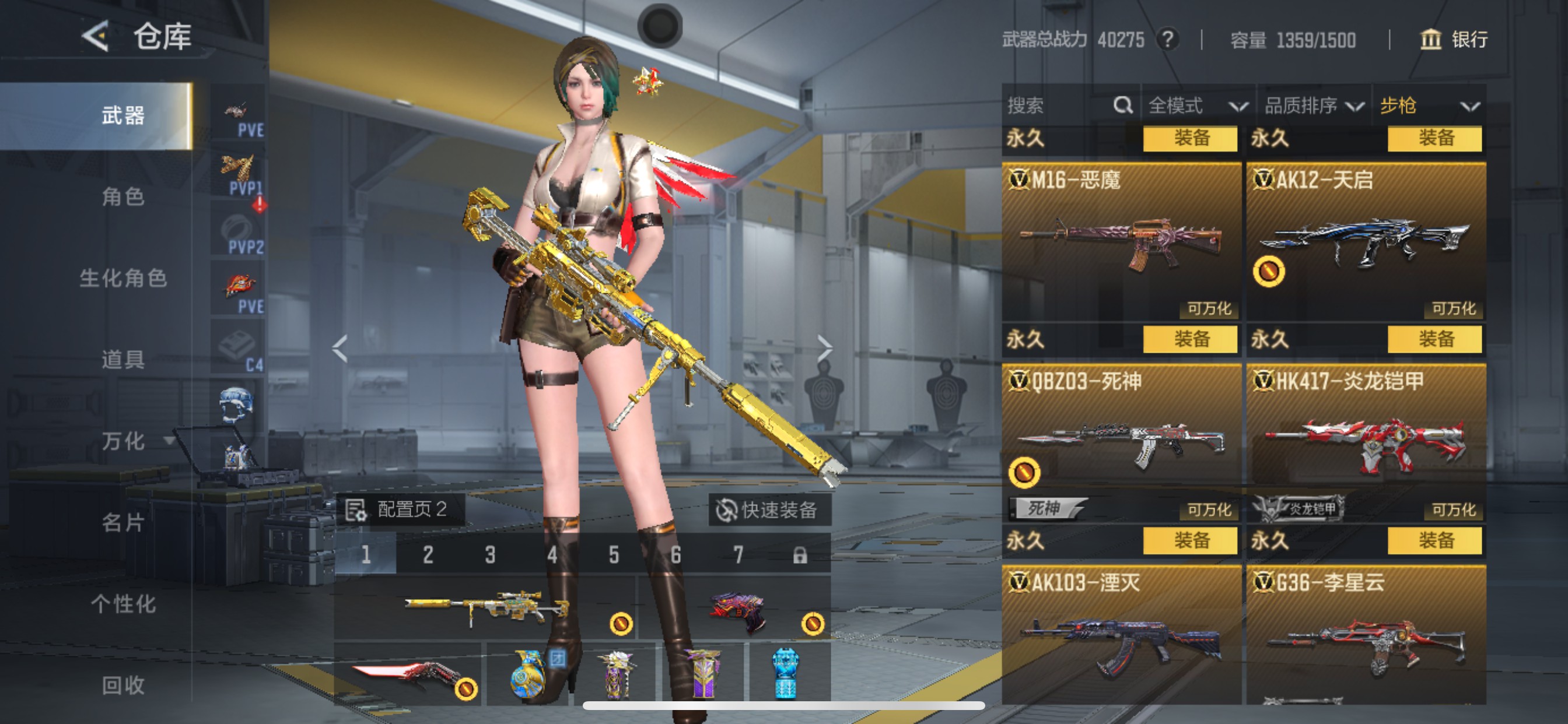Viewport: 1568px width, 724px height.
Task: Open the 回收 recycle section
Action: (x=123, y=686)
